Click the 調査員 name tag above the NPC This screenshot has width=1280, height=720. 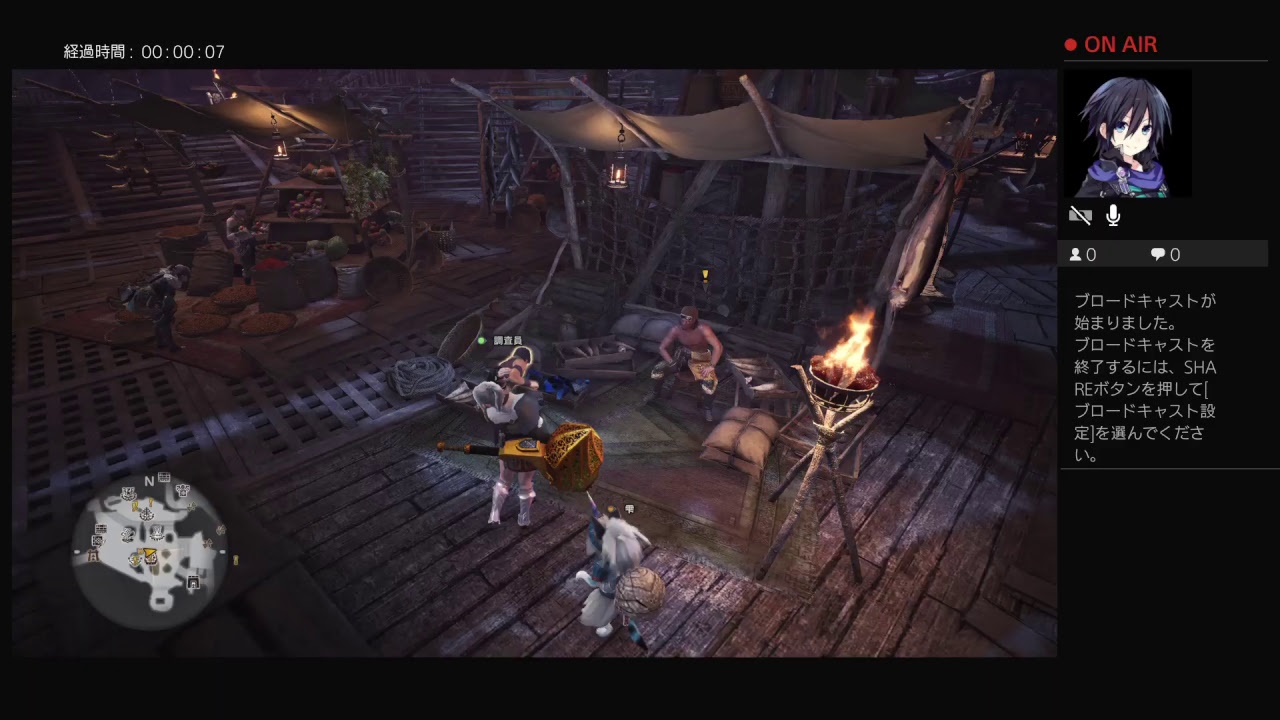click(510, 341)
